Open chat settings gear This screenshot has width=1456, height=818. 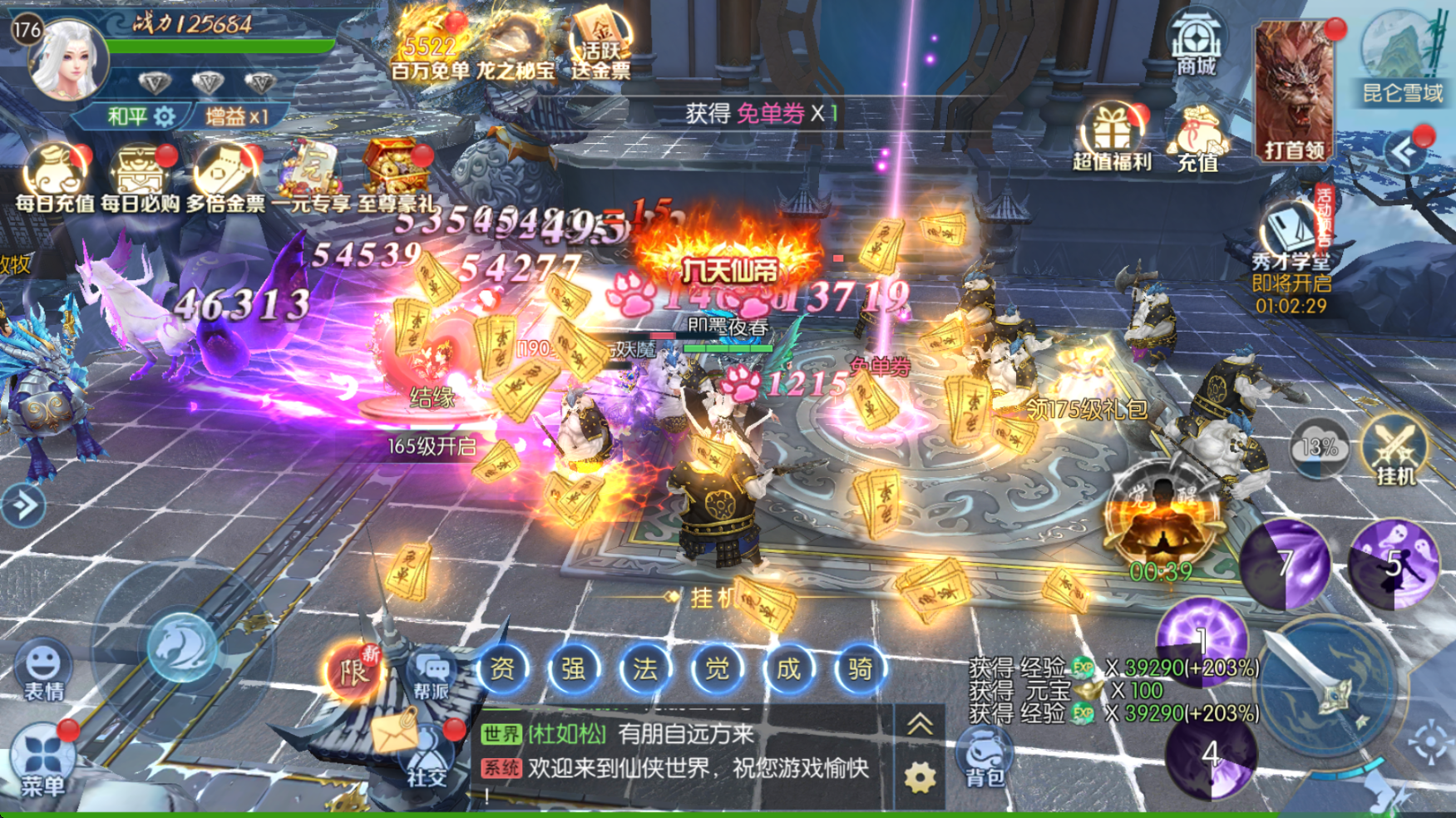point(920,778)
